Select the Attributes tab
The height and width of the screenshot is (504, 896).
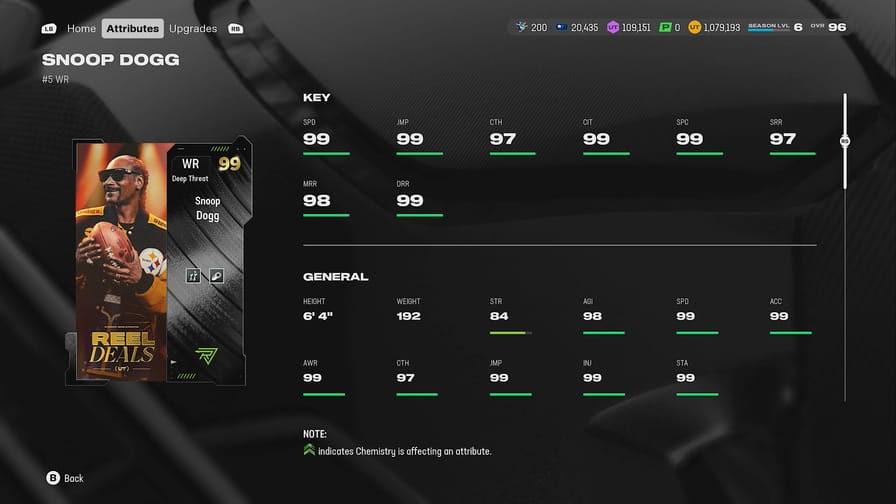point(133,28)
